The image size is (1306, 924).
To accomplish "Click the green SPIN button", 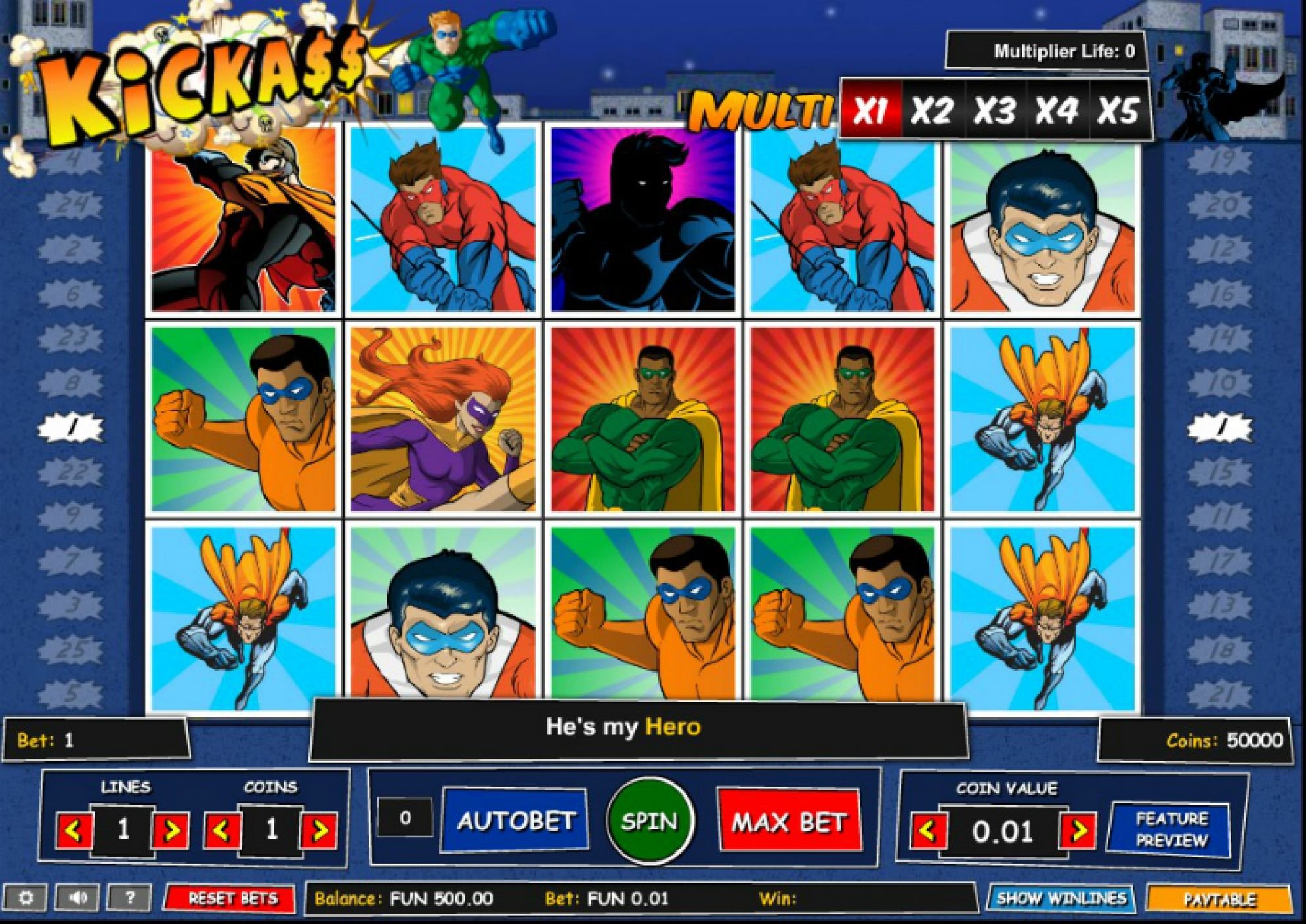I will pos(649,820).
